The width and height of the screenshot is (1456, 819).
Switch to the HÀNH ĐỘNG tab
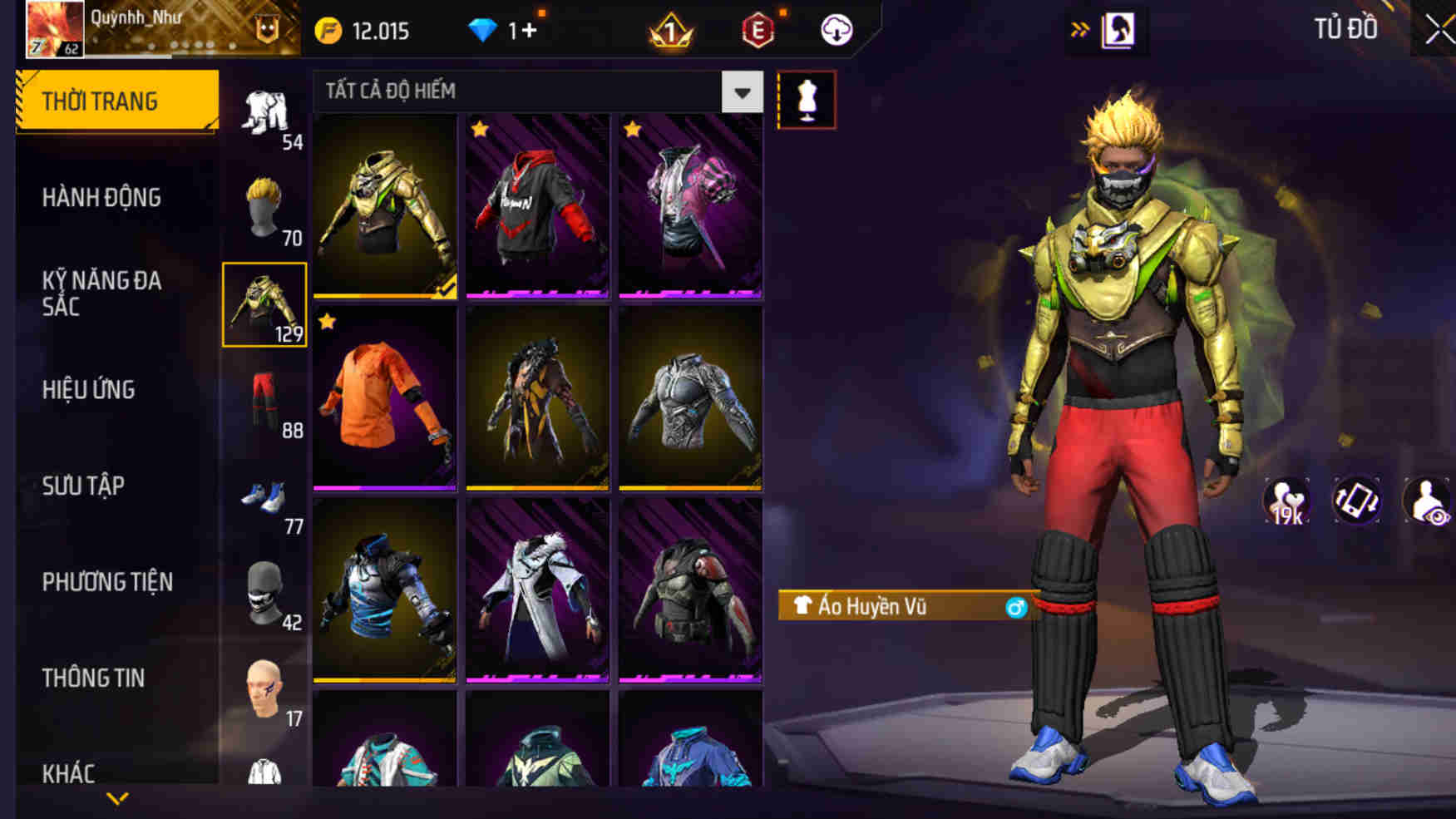tap(101, 198)
